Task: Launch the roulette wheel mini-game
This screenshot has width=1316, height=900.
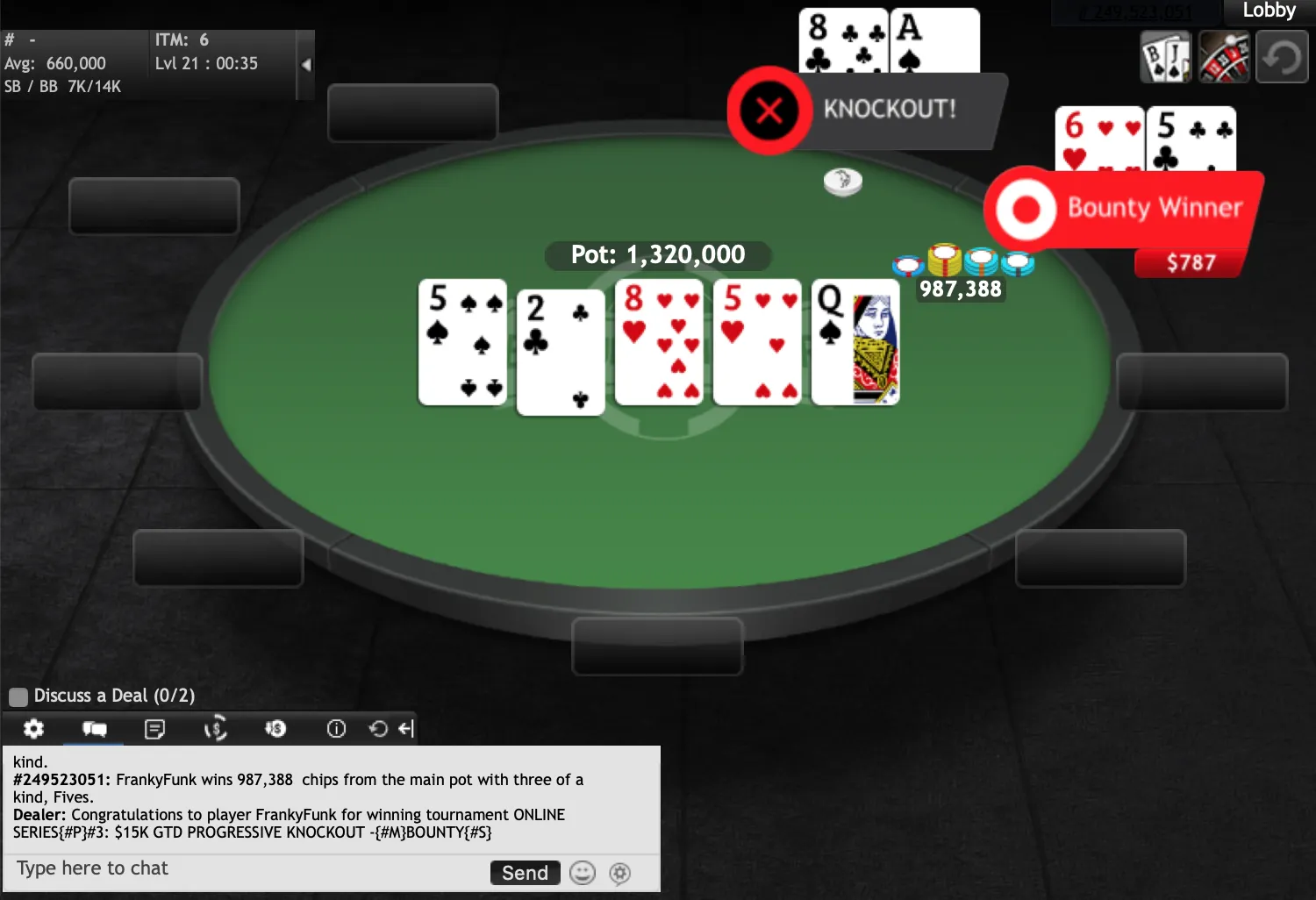Action: pos(1224,58)
